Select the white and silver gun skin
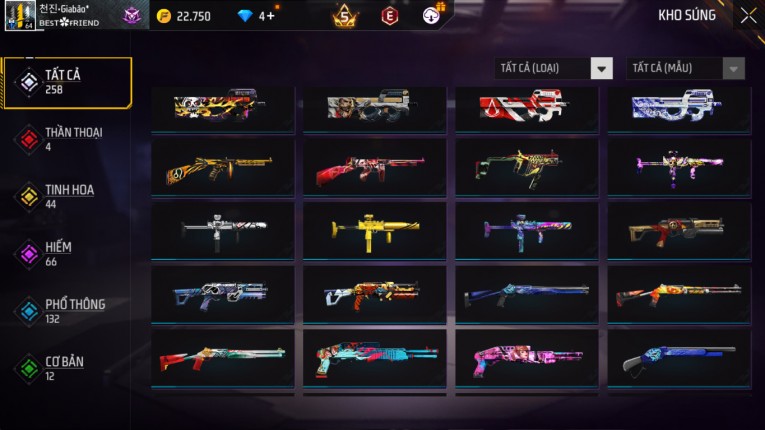This screenshot has width=765, height=430. point(222,231)
